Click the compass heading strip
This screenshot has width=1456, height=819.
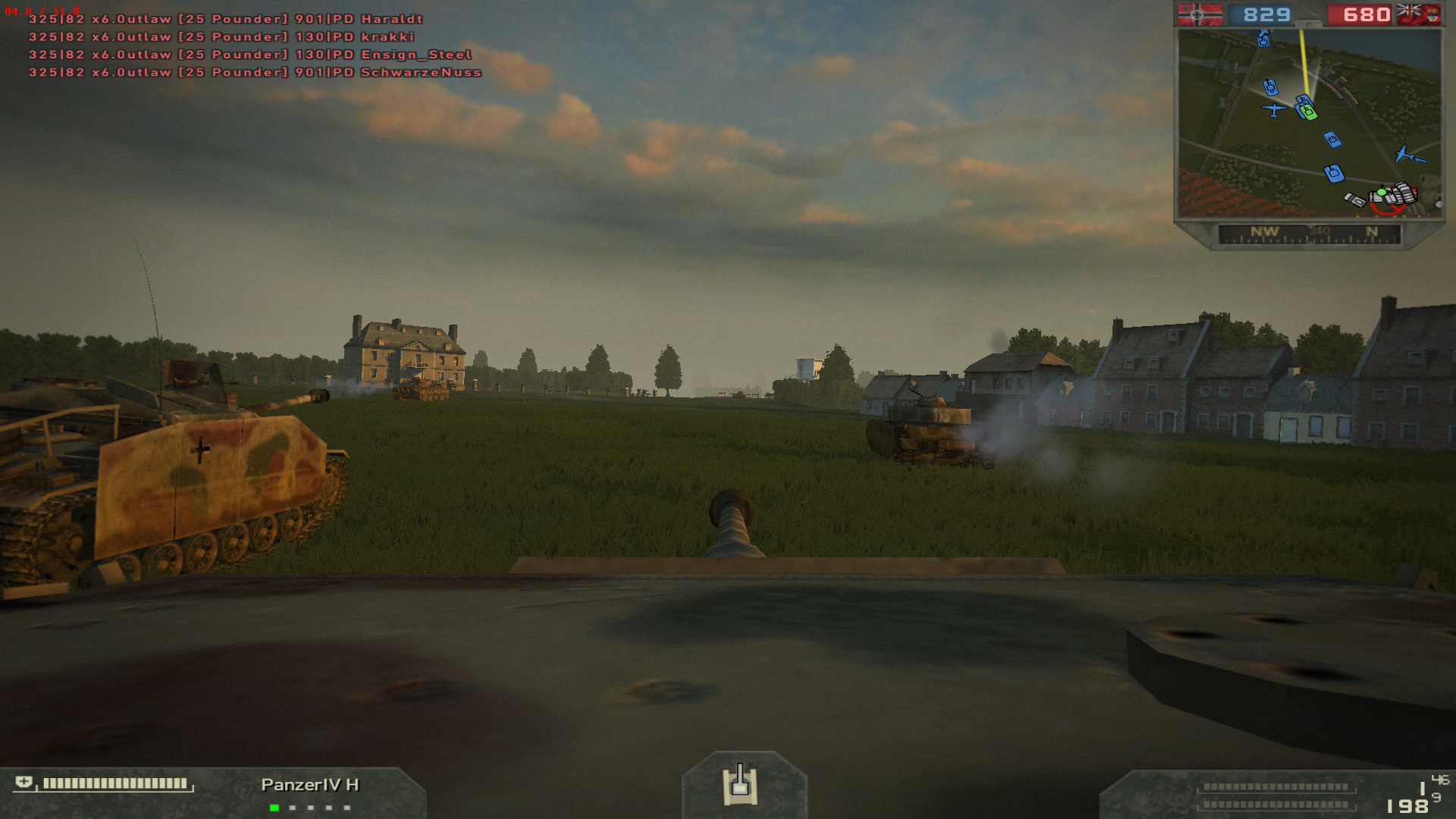1309,234
